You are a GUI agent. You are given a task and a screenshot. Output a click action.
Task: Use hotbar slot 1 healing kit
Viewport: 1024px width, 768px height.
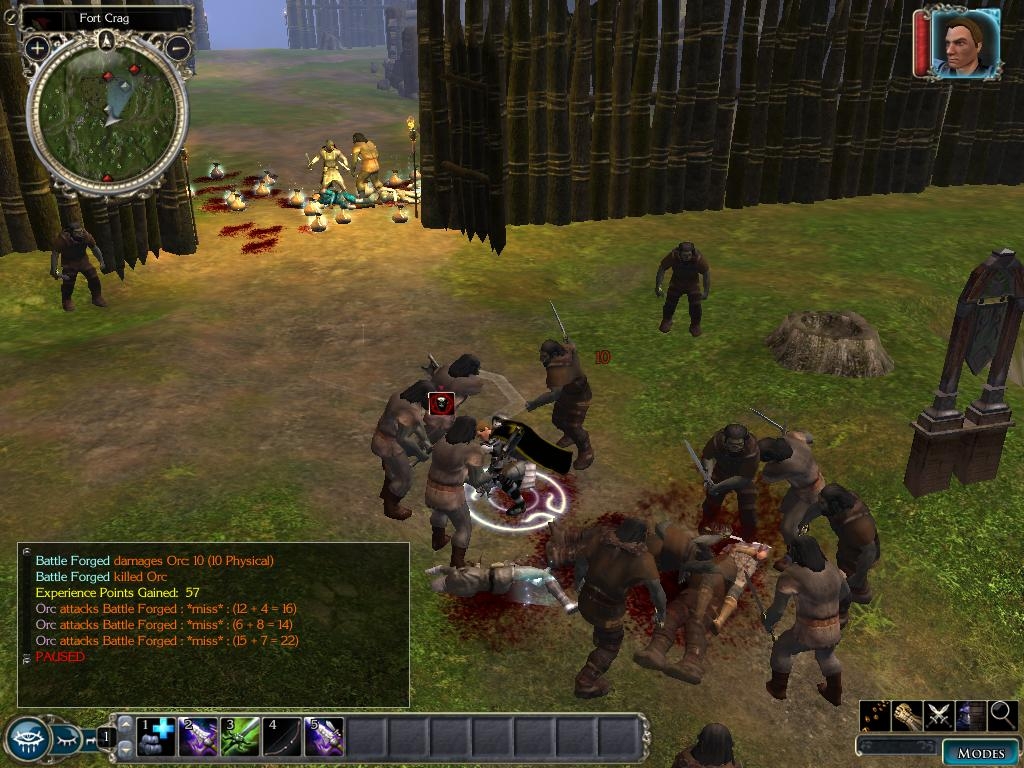pos(157,736)
